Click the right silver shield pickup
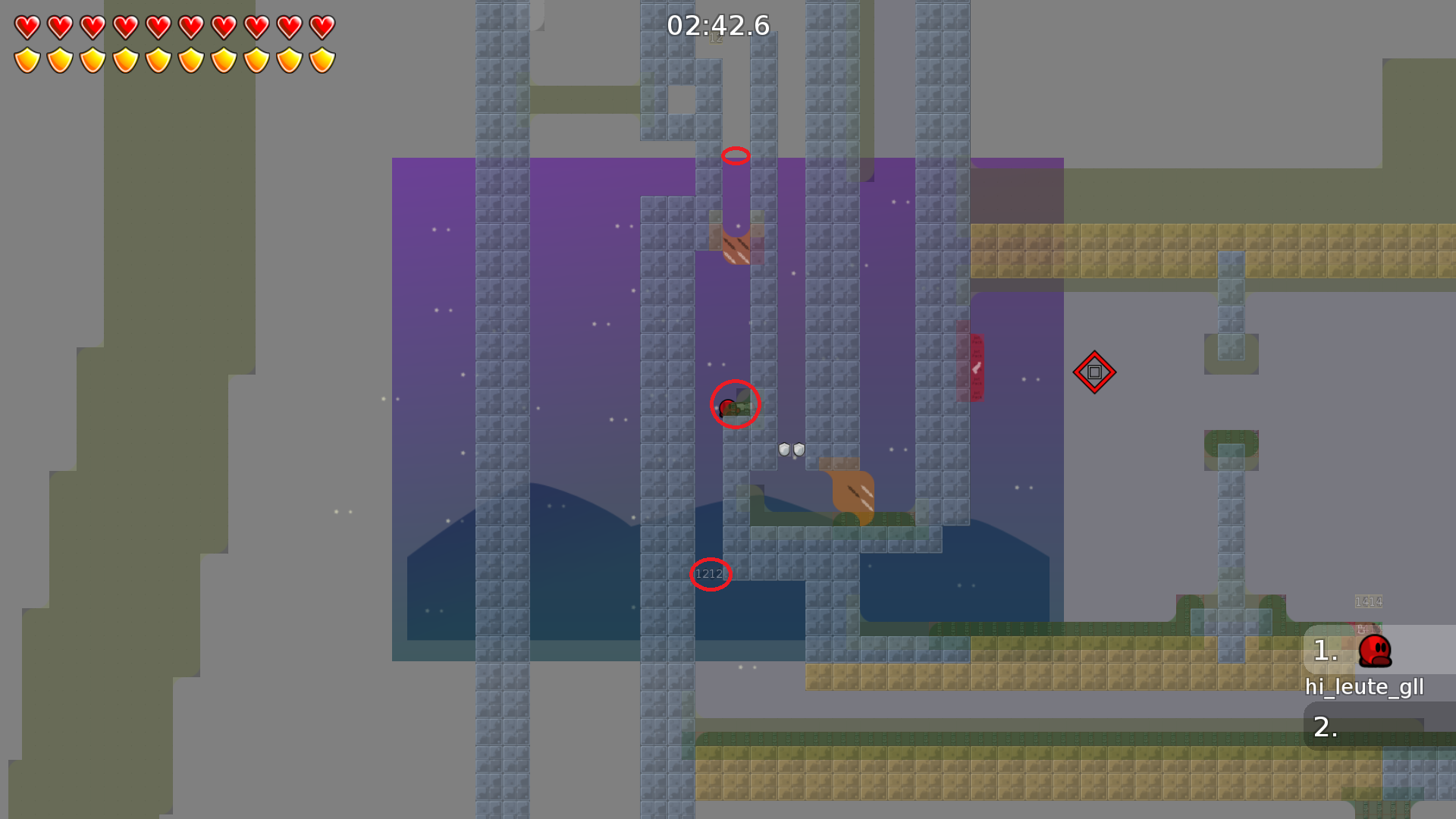This screenshot has width=1456, height=819. tap(799, 449)
